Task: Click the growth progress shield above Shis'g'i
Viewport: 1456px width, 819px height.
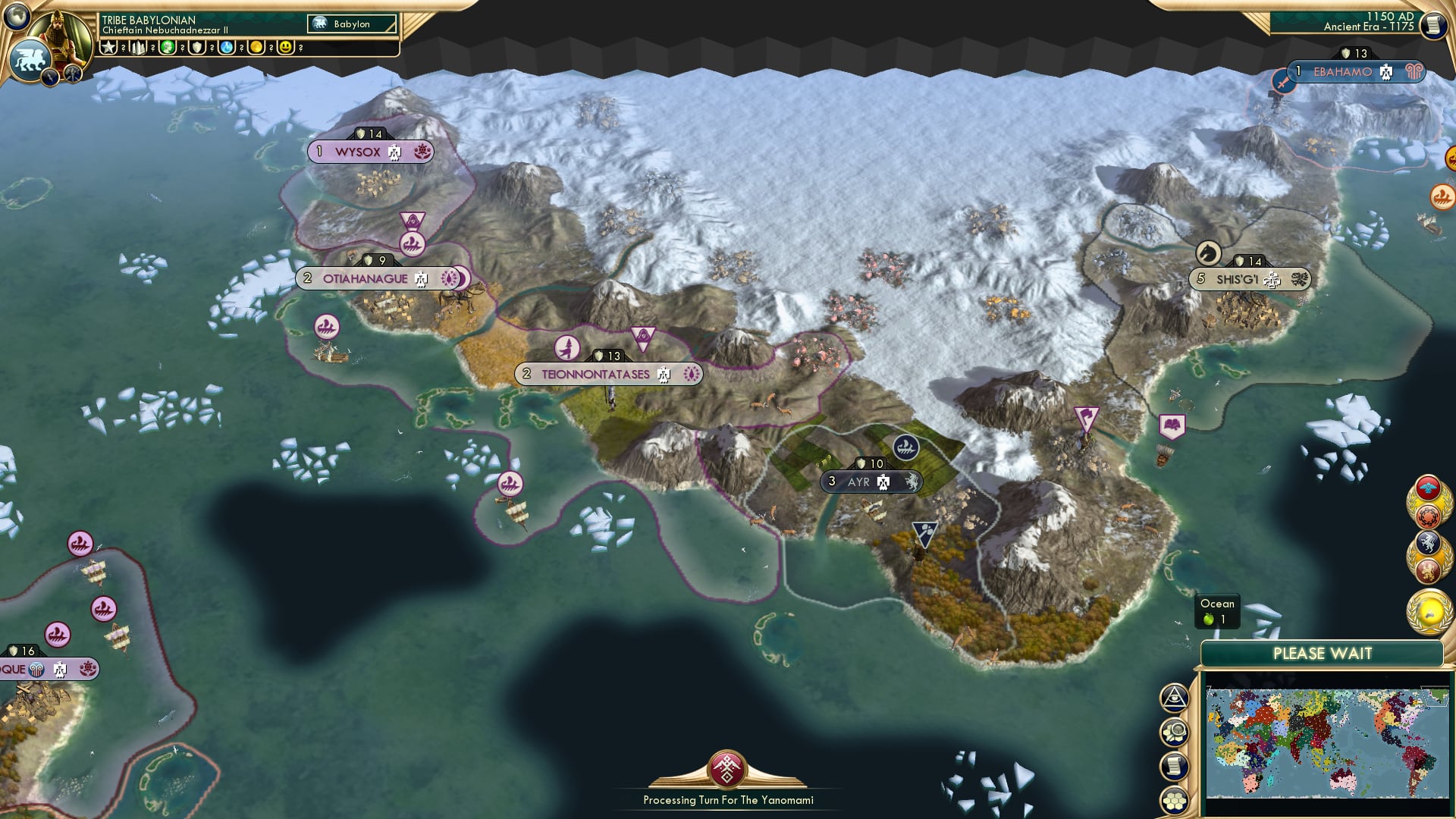Action: (1246, 261)
